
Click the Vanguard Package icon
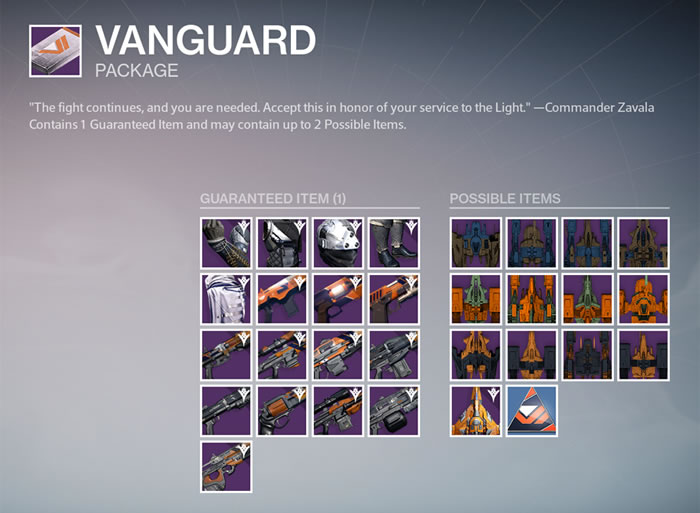56,52
